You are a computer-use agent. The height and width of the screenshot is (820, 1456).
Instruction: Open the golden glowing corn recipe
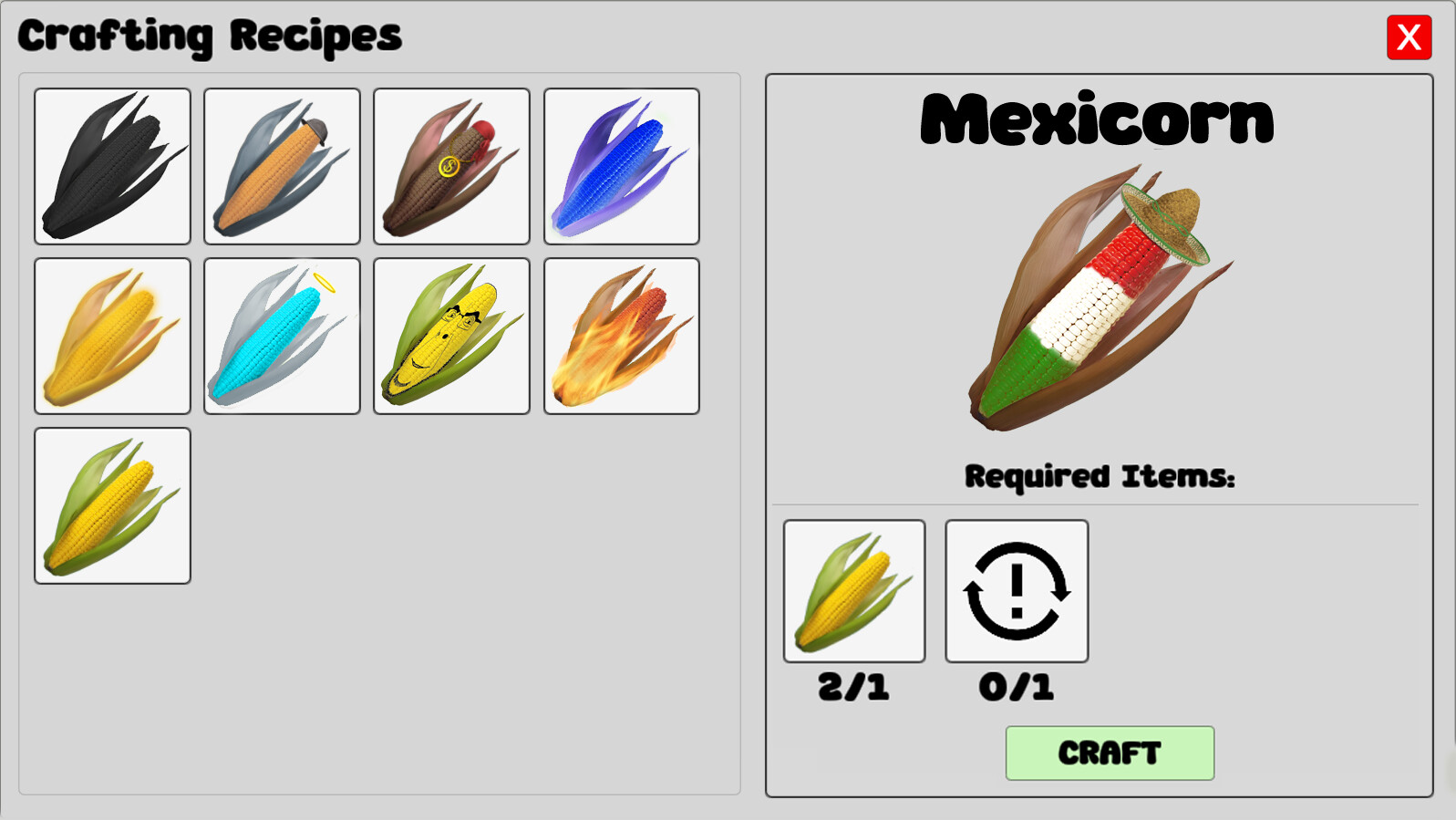tap(112, 335)
